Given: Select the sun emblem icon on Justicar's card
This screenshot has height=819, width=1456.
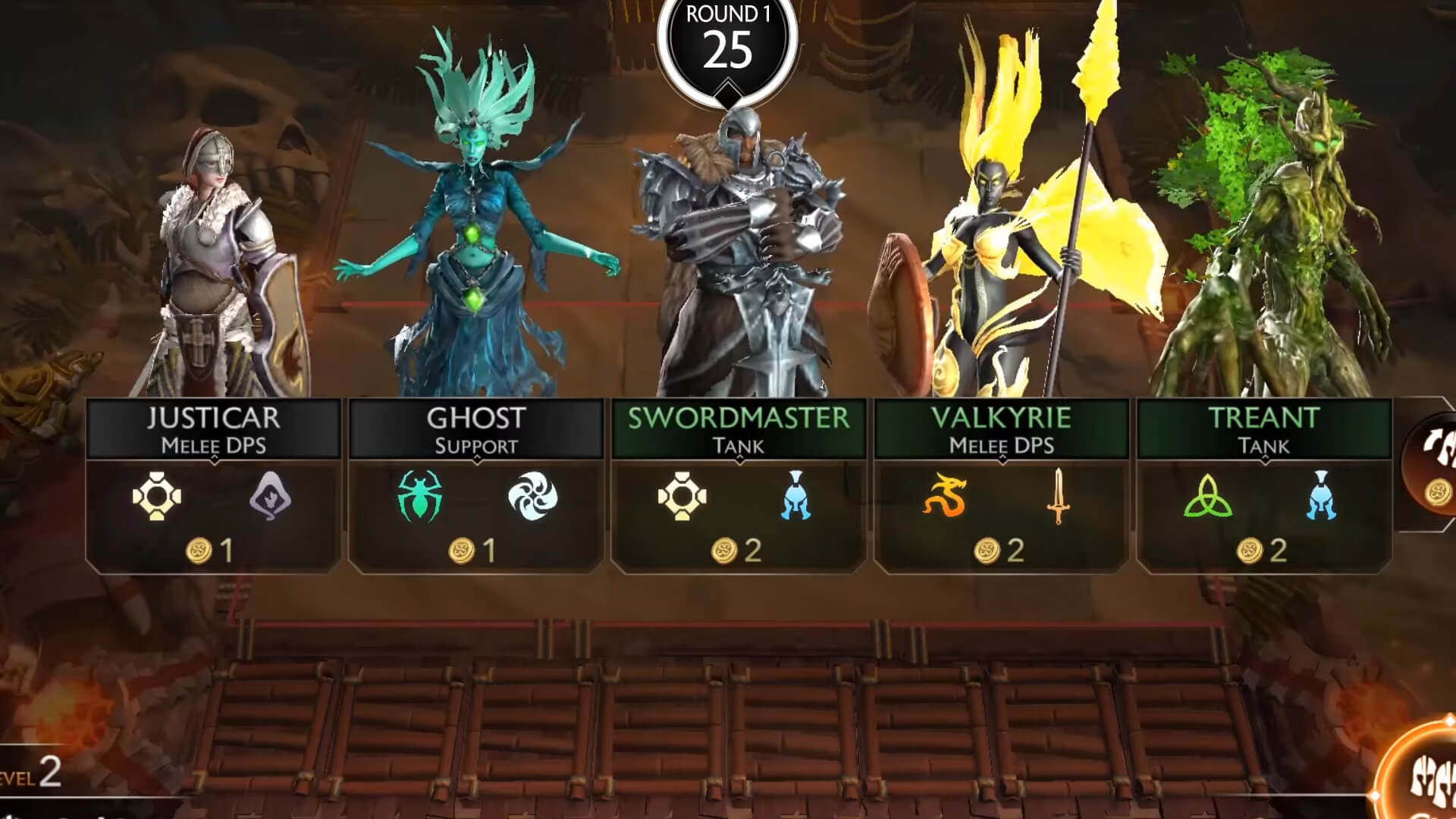Looking at the screenshot, I should [x=158, y=498].
